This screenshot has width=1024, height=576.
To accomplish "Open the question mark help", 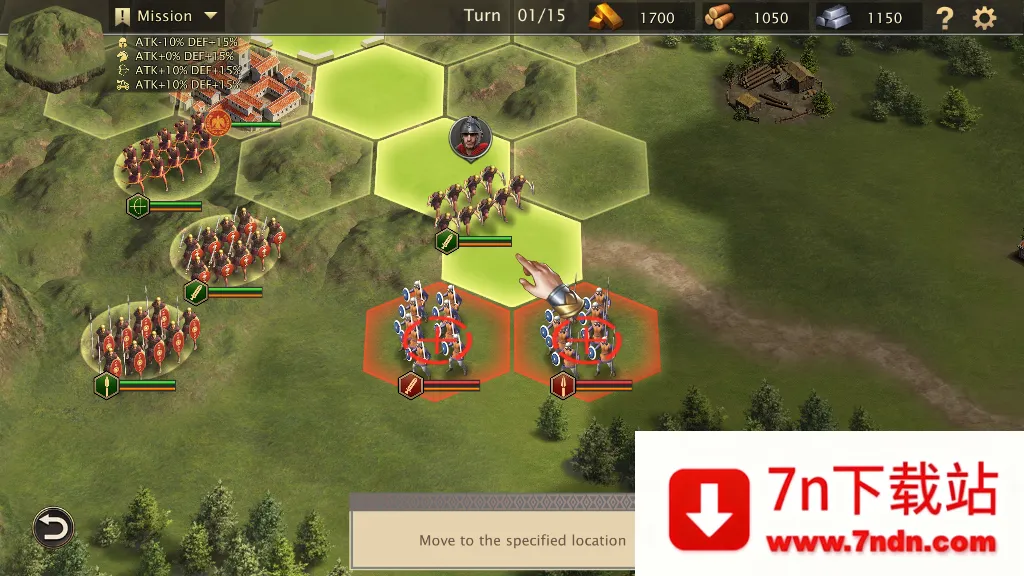I will pos(944,17).
